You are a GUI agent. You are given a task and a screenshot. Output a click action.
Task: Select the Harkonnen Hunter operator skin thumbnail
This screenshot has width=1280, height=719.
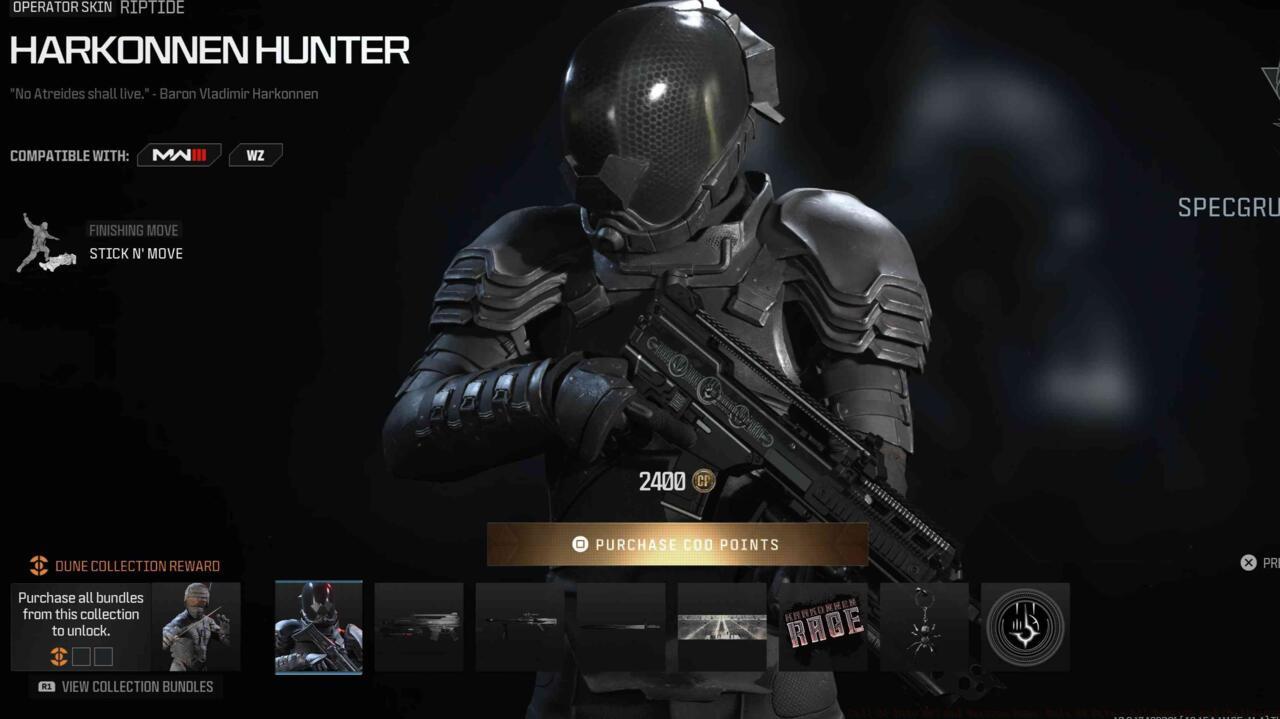click(x=319, y=627)
